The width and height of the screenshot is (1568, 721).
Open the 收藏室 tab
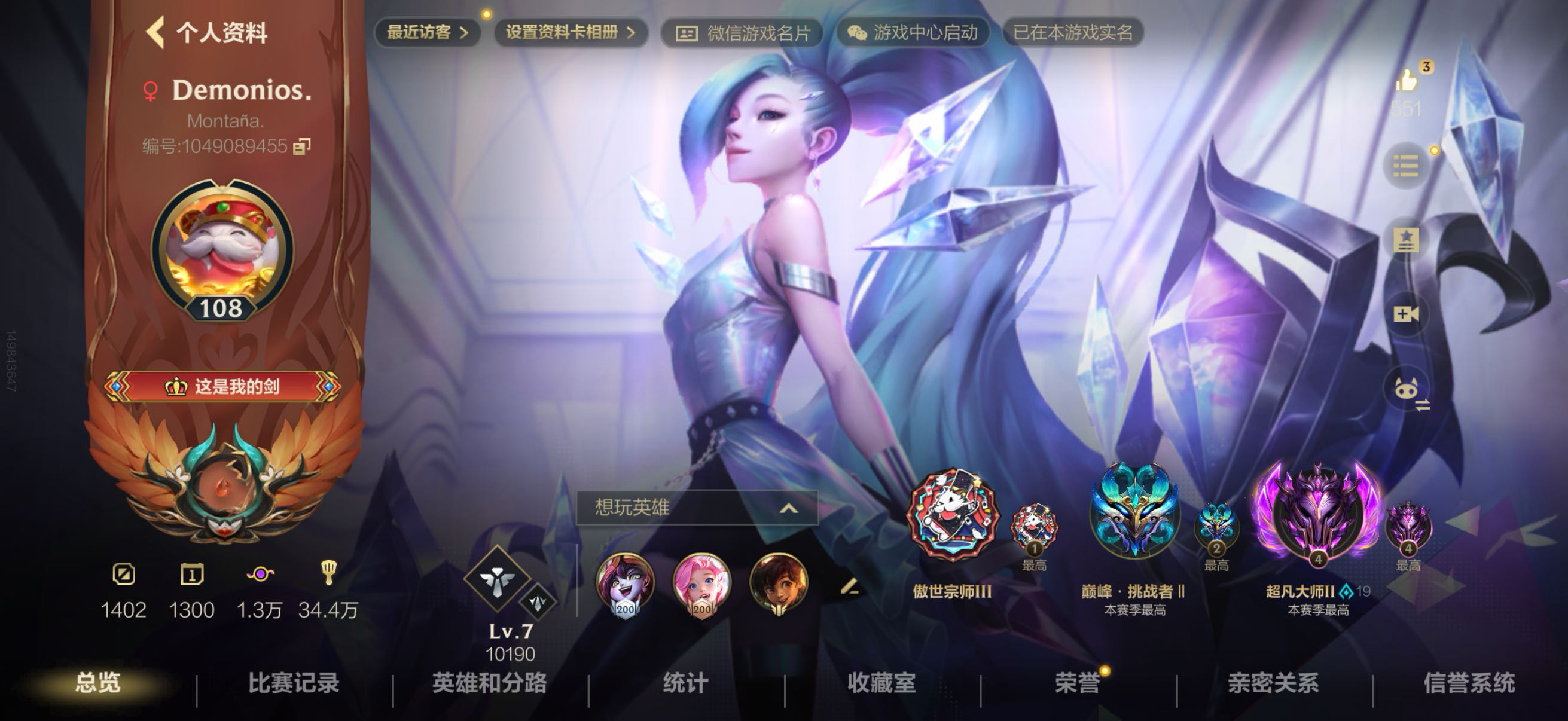pyautogui.click(x=881, y=683)
